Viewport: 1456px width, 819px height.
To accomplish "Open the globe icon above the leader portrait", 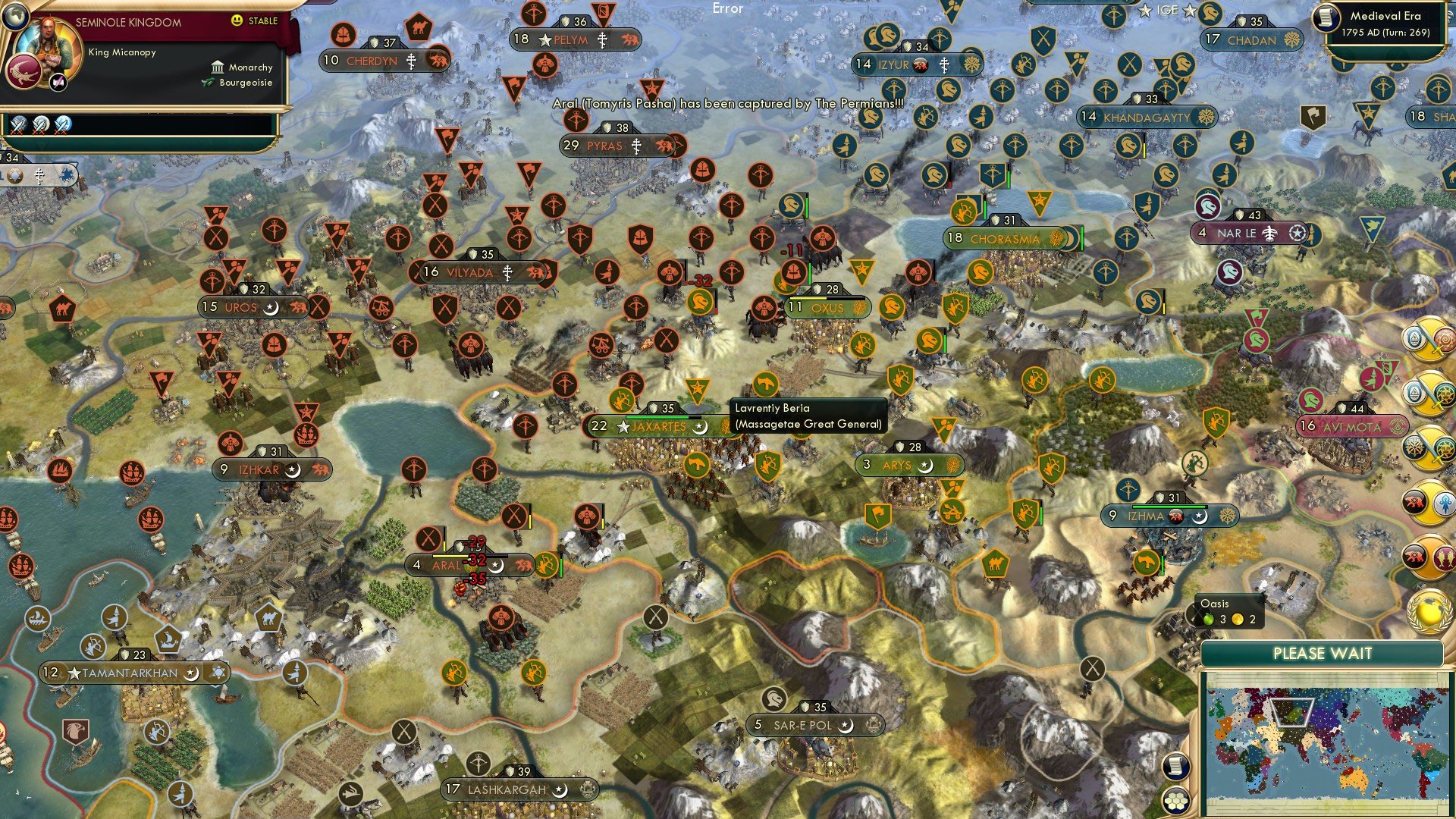I will (15, 15).
